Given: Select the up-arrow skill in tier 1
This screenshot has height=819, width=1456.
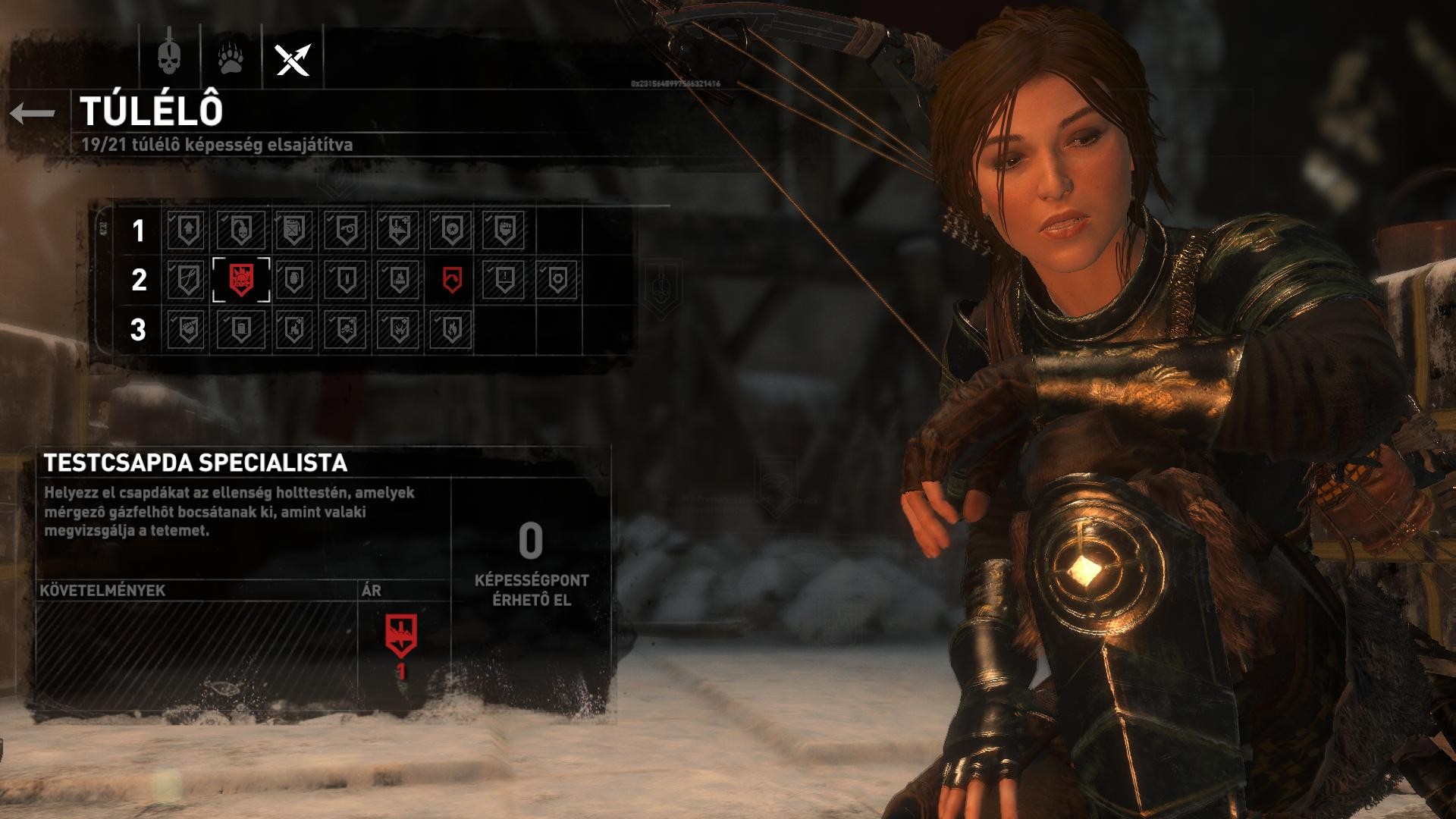Looking at the screenshot, I should pos(187,230).
